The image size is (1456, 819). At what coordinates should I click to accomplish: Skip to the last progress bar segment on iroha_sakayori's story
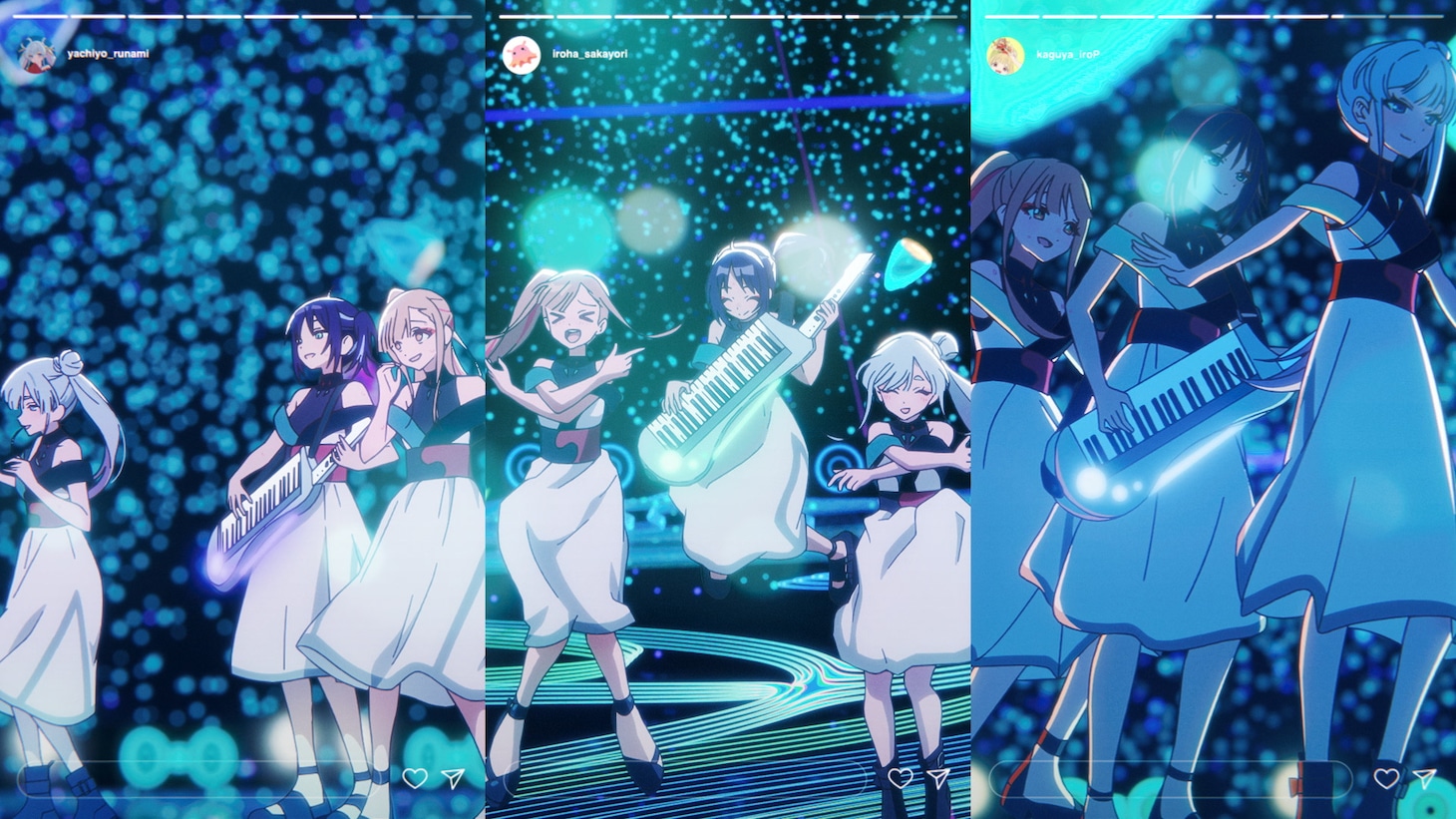tap(932, 16)
